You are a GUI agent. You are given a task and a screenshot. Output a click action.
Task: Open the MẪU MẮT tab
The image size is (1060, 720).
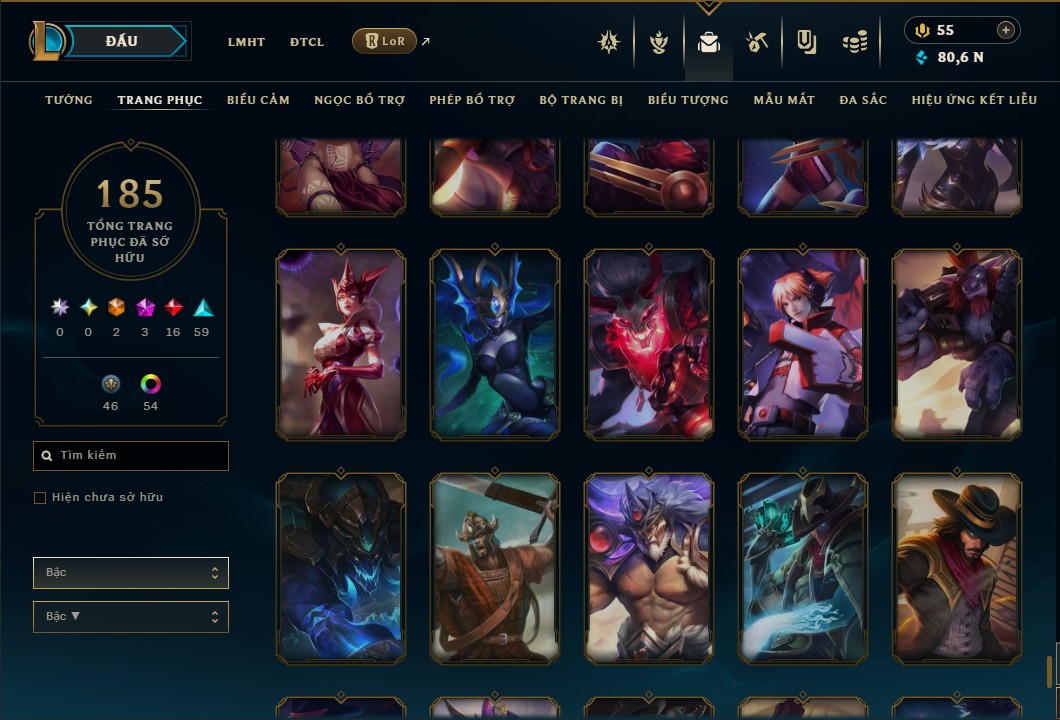click(x=784, y=100)
